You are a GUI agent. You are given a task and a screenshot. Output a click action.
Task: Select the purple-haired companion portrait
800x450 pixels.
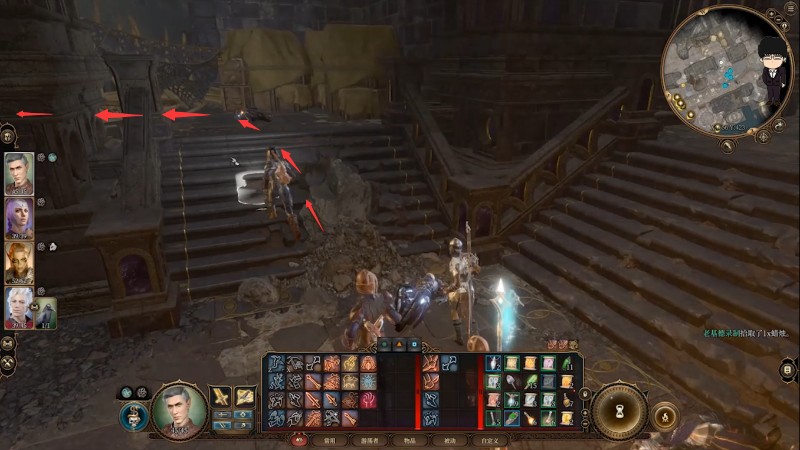[19, 217]
